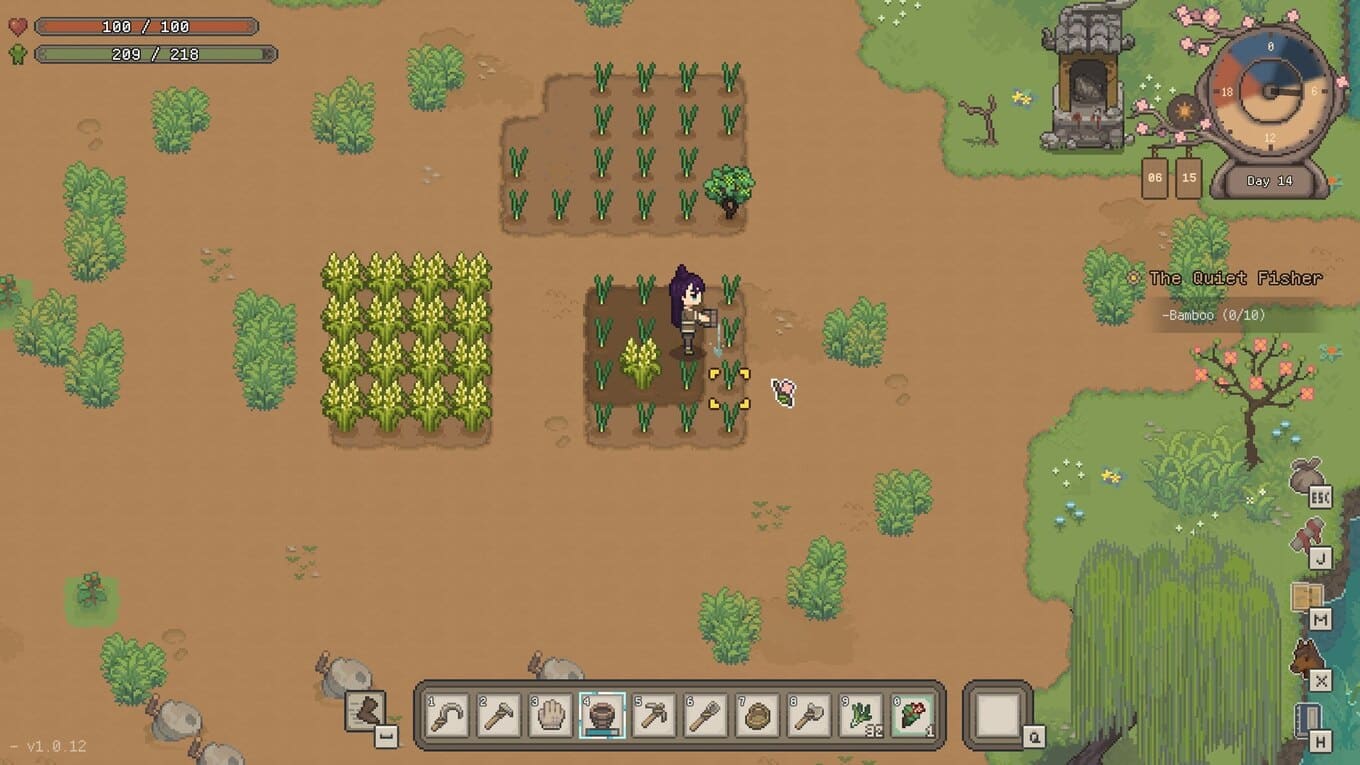
Task: Select the hammer in hotbar slot 2
Action: click(x=499, y=716)
